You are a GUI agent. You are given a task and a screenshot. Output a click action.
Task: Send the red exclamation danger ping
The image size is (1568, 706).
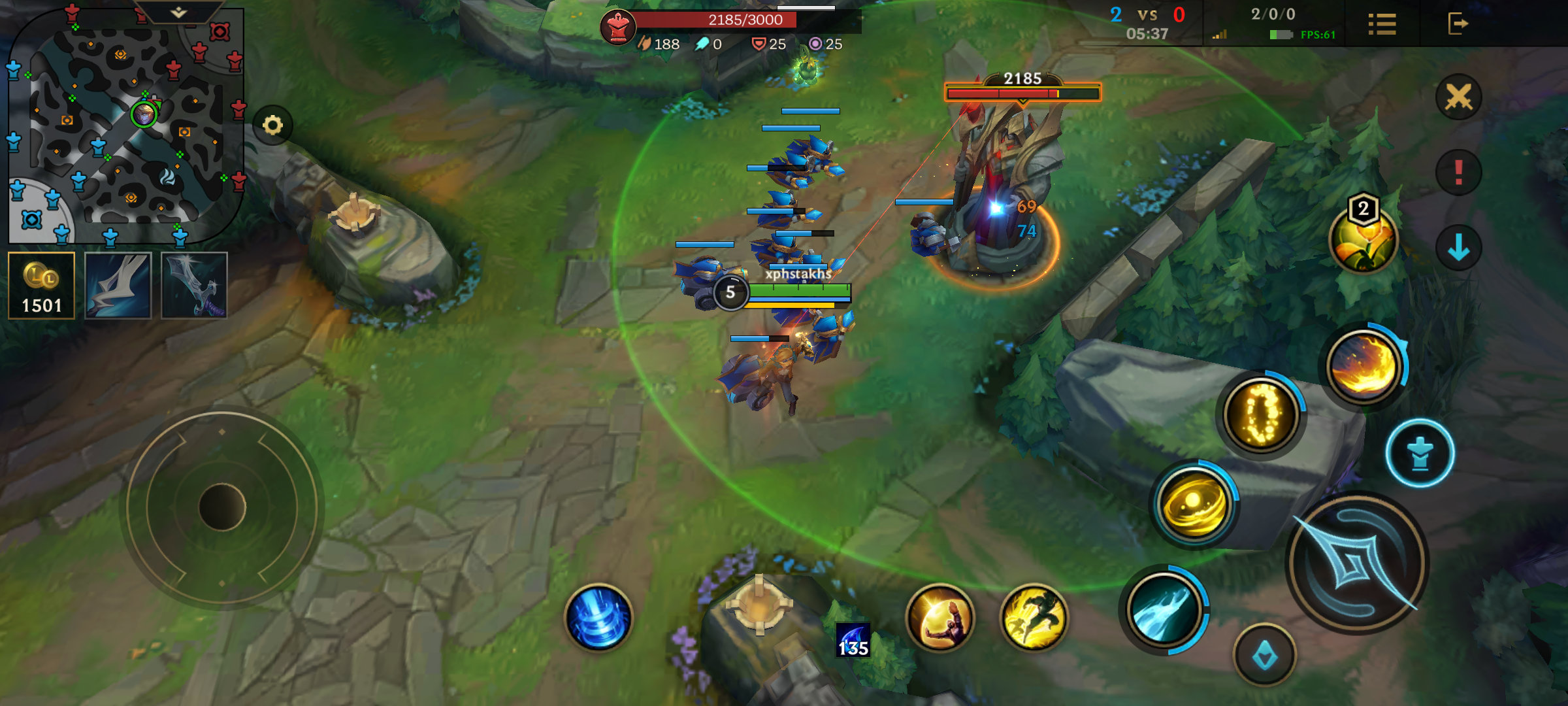[1458, 173]
